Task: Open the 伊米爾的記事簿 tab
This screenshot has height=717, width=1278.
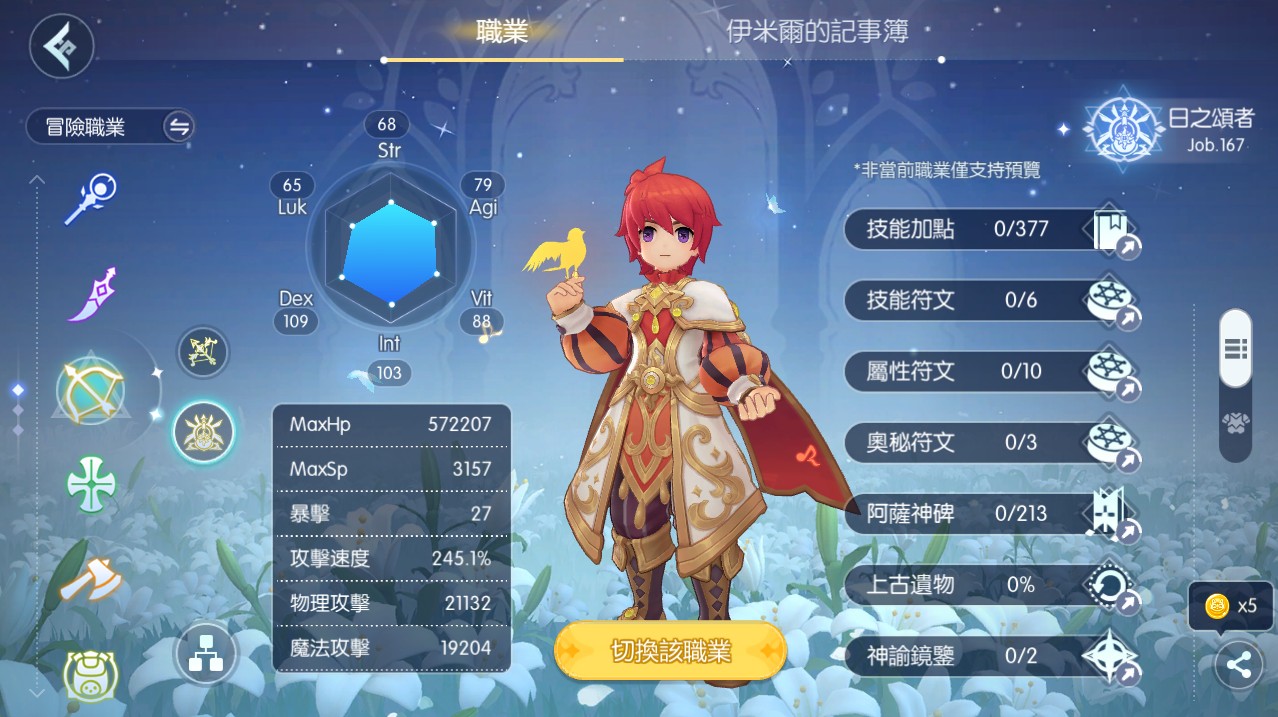Action: 817,32
